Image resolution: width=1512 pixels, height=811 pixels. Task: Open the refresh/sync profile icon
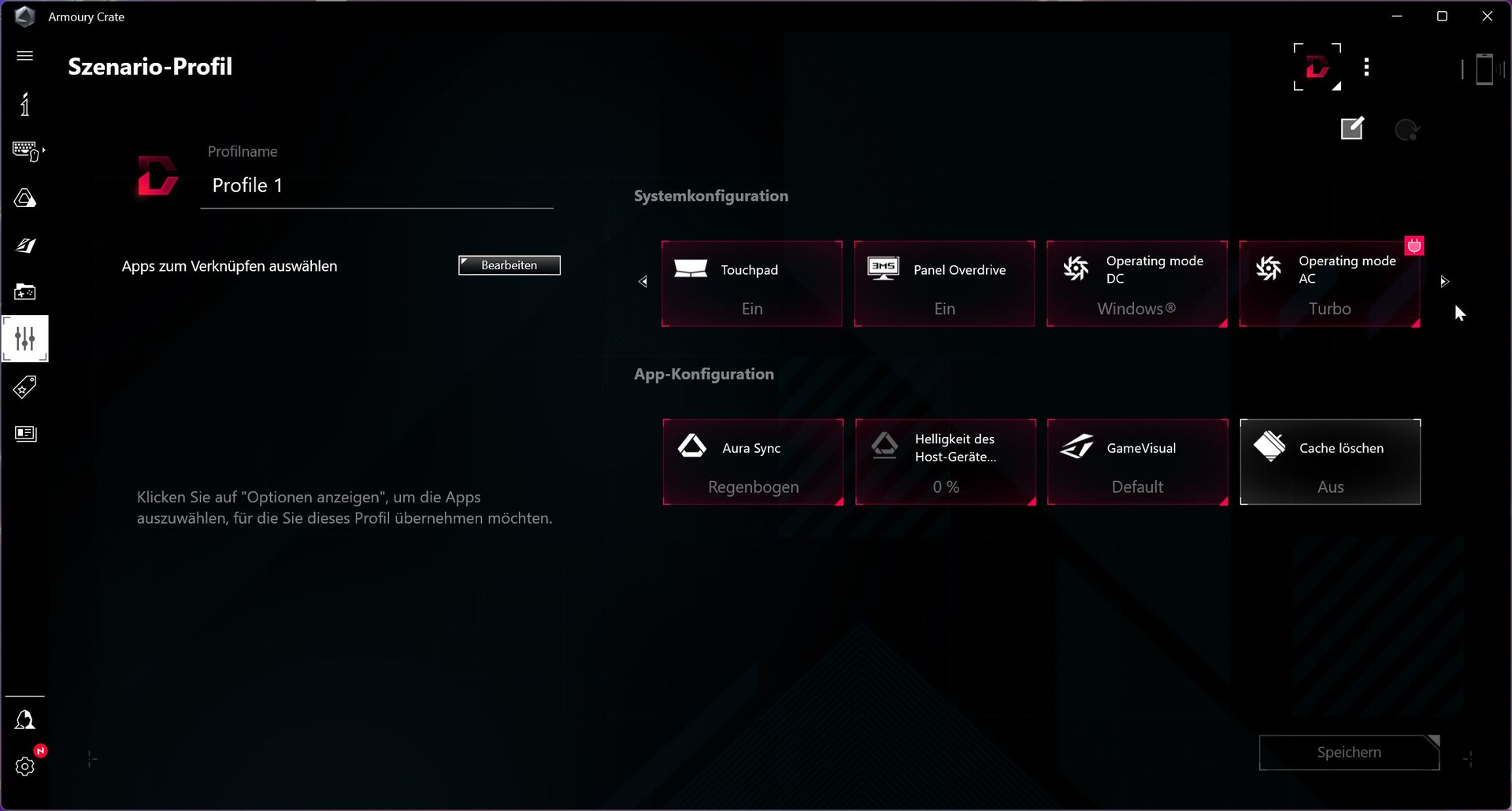pos(1408,130)
